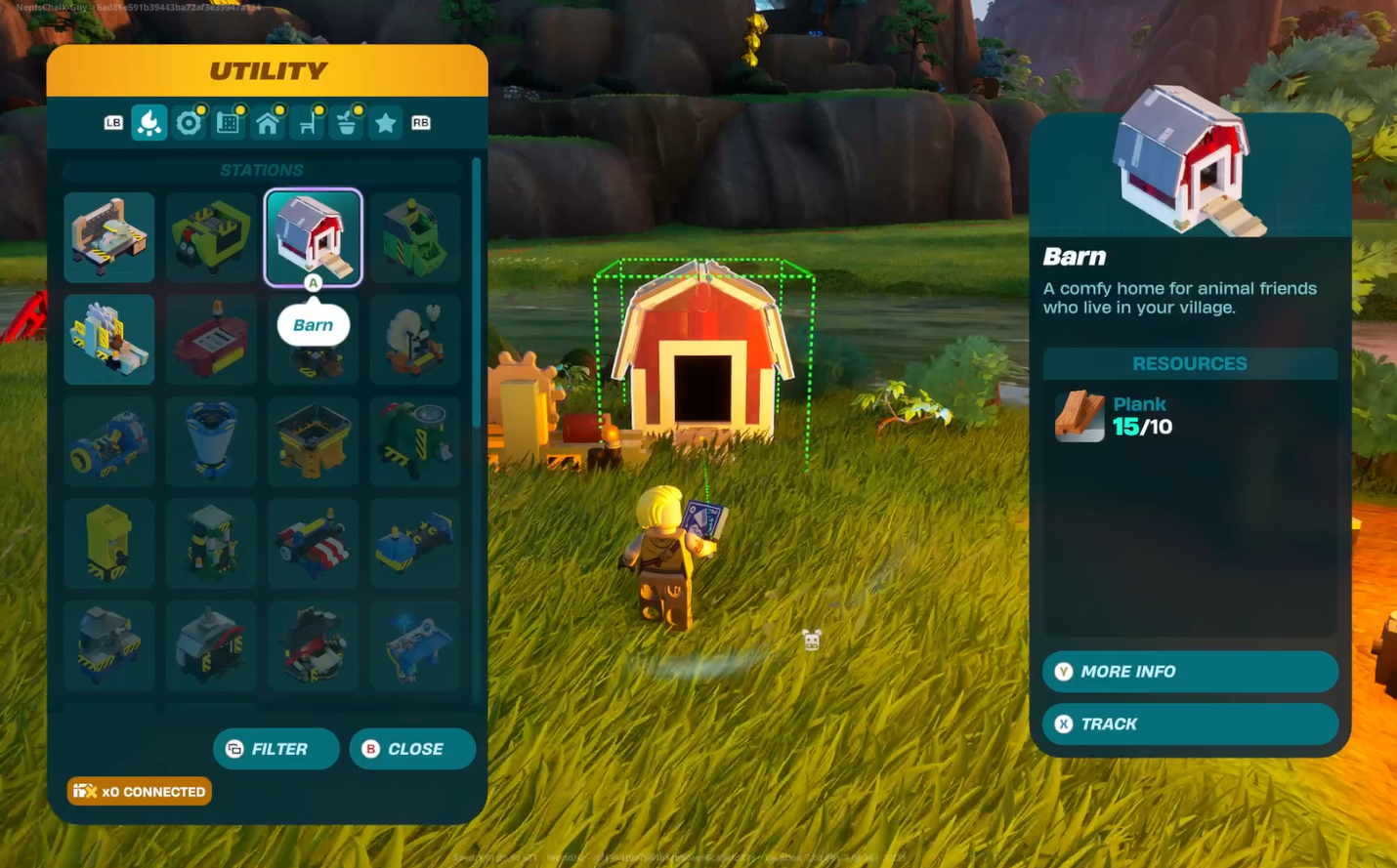Switch to the chair furniture tab
Image resolution: width=1397 pixels, height=868 pixels.
coord(308,123)
